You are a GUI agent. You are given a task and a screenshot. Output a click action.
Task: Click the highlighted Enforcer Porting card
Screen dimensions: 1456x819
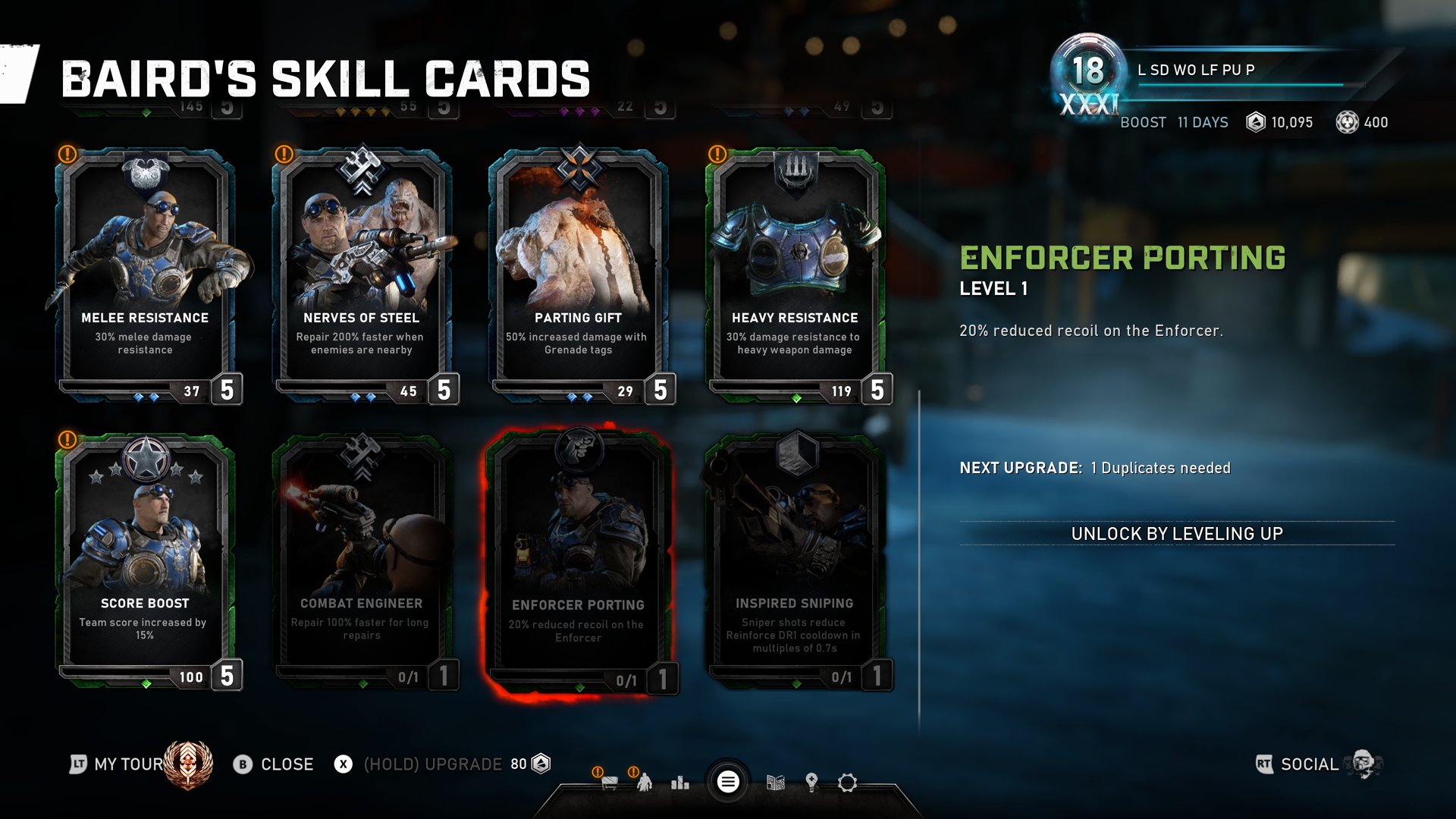click(578, 561)
